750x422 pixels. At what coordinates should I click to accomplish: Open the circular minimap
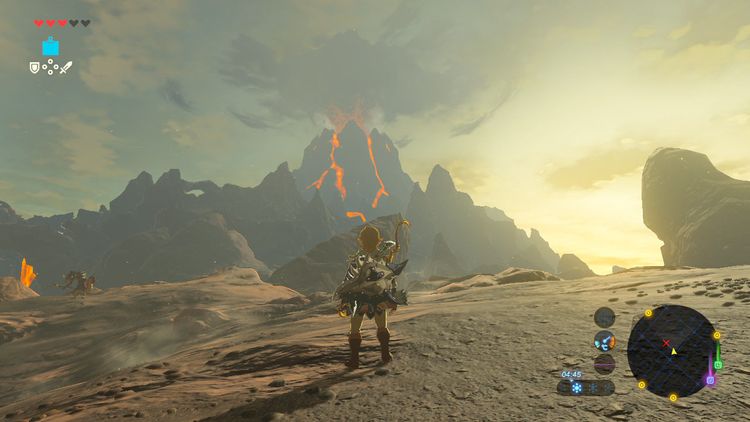[671, 349]
